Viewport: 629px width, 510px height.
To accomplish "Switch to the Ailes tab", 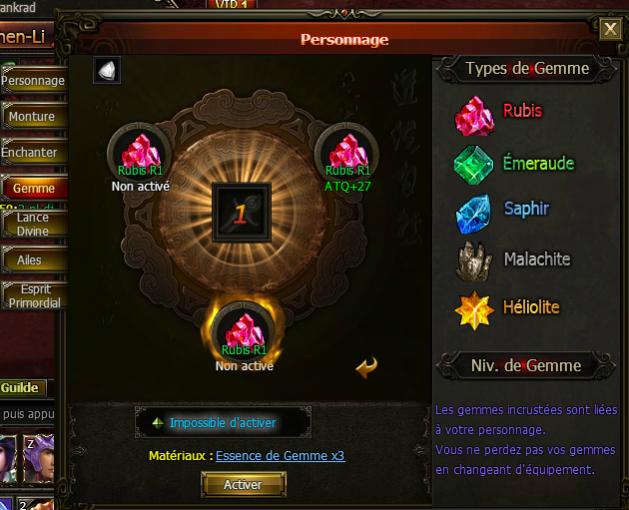I will (x=31, y=260).
